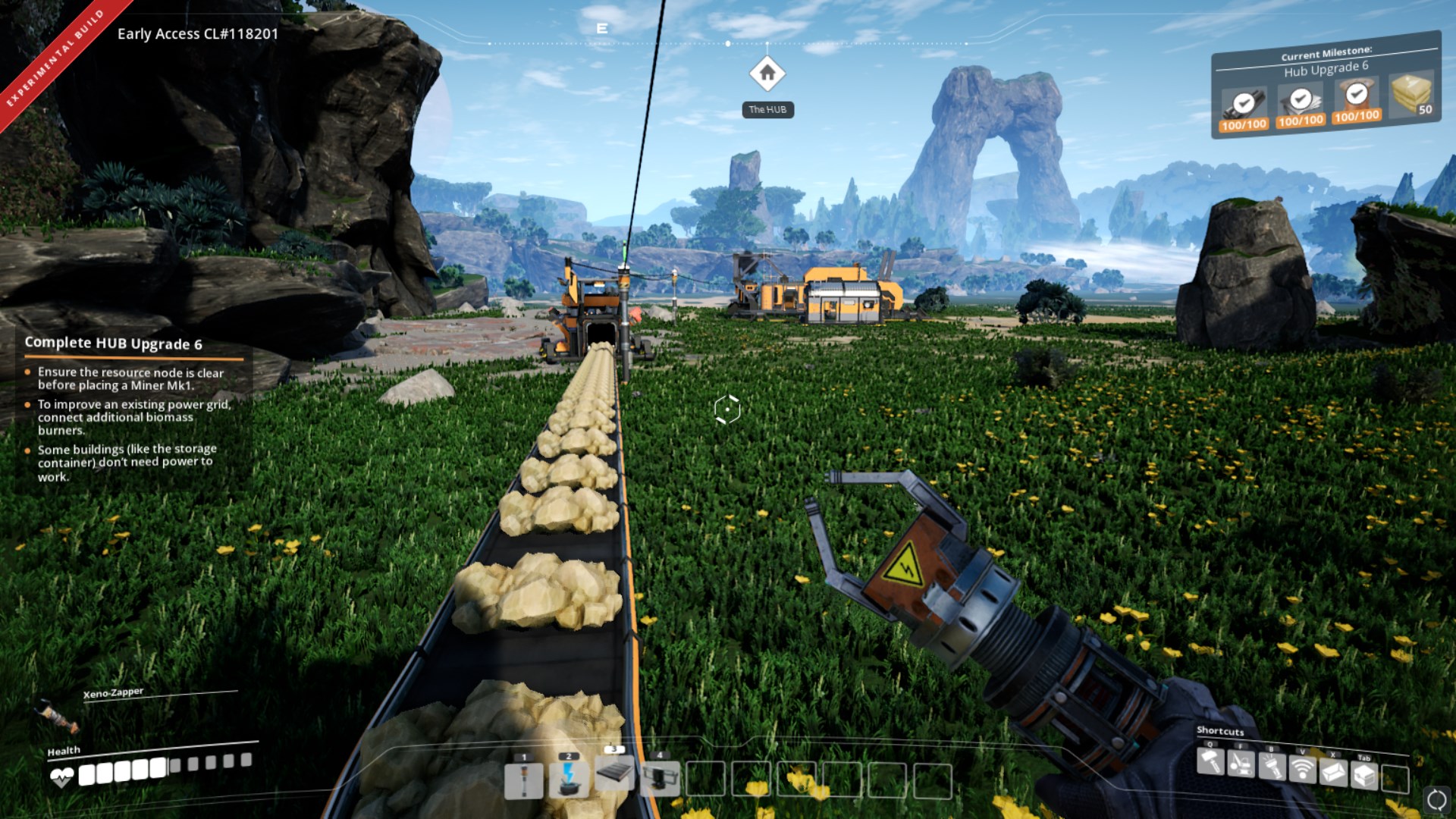The image size is (1456, 819).
Task: Select the foundation hotbar slot
Action: (x=614, y=775)
